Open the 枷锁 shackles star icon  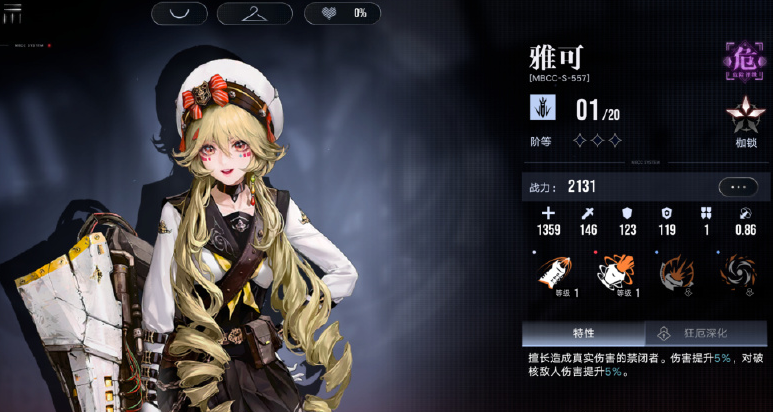pos(745,119)
